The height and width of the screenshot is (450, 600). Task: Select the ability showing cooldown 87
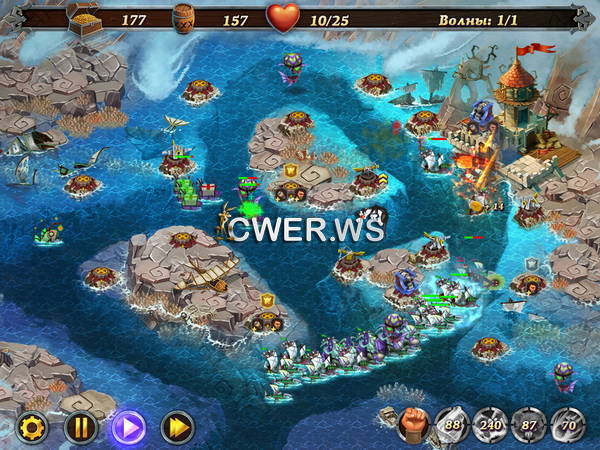point(529,425)
